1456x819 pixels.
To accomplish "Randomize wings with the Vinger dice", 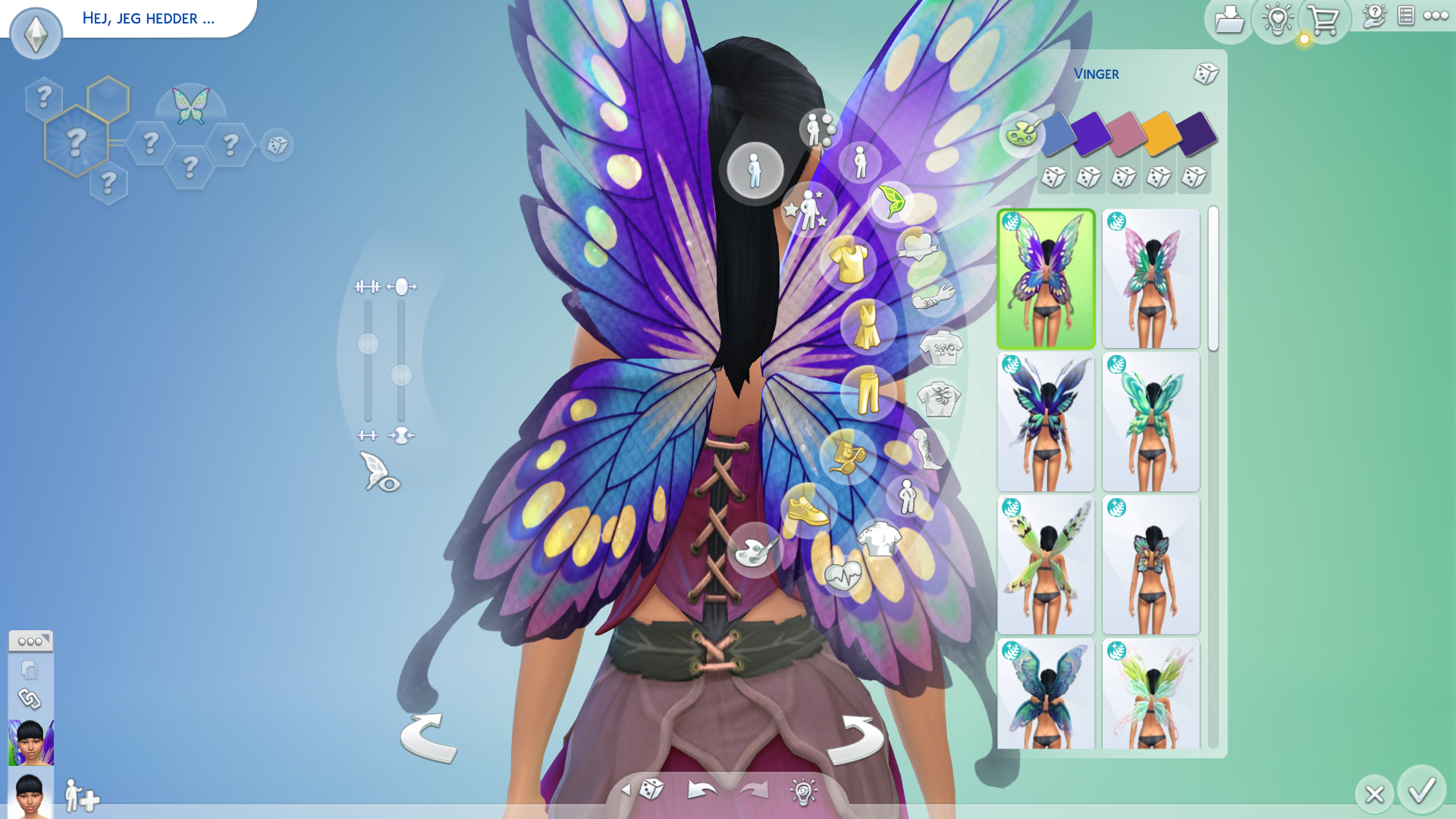I will point(1205,74).
